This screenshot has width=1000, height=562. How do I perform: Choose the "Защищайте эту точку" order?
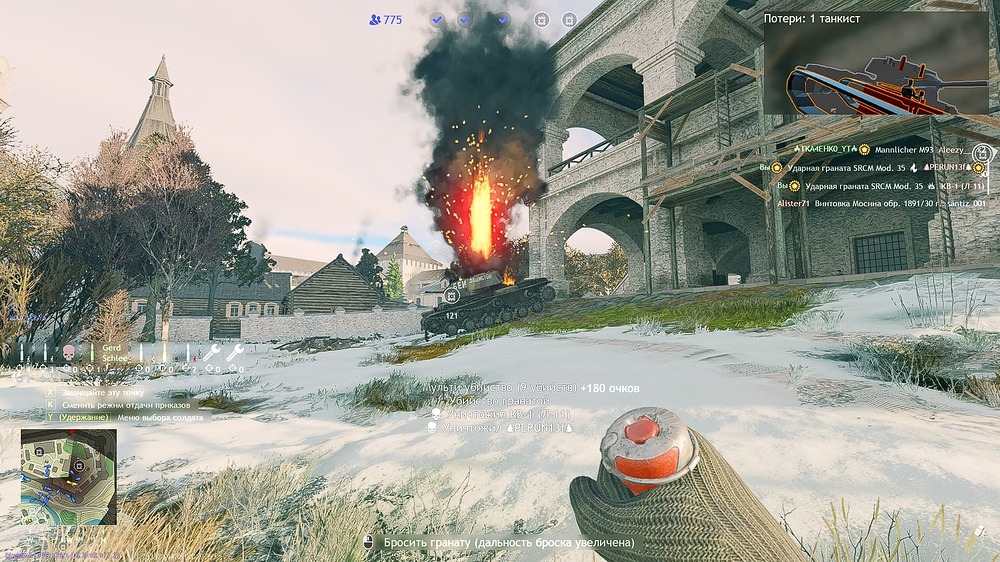102,393
